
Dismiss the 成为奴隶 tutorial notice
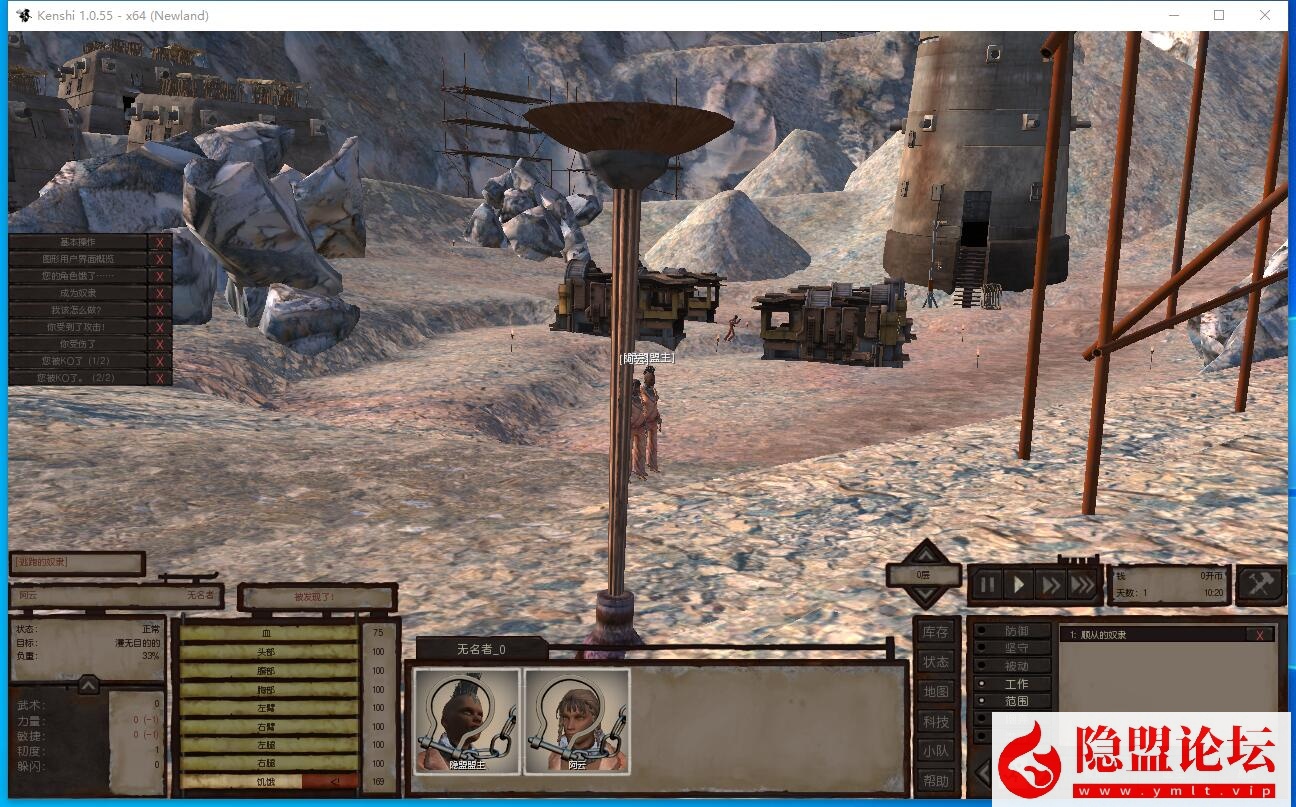pyautogui.click(x=159, y=293)
